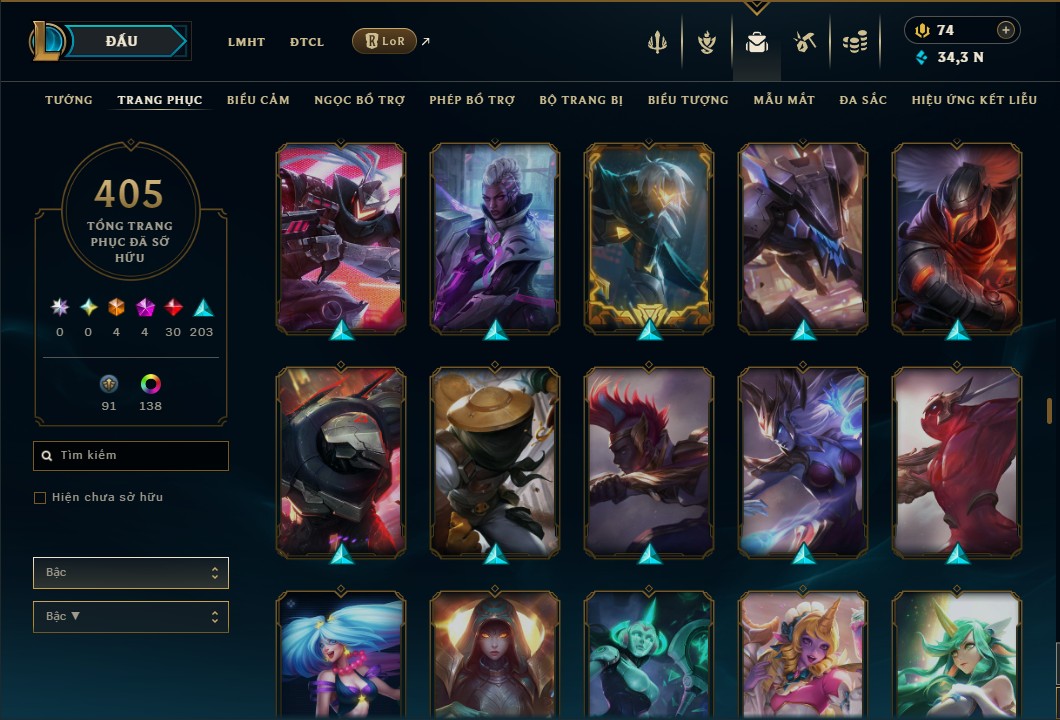Switch to the BIỂU CẢM tab
The width and height of the screenshot is (1060, 720).
tap(258, 100)
